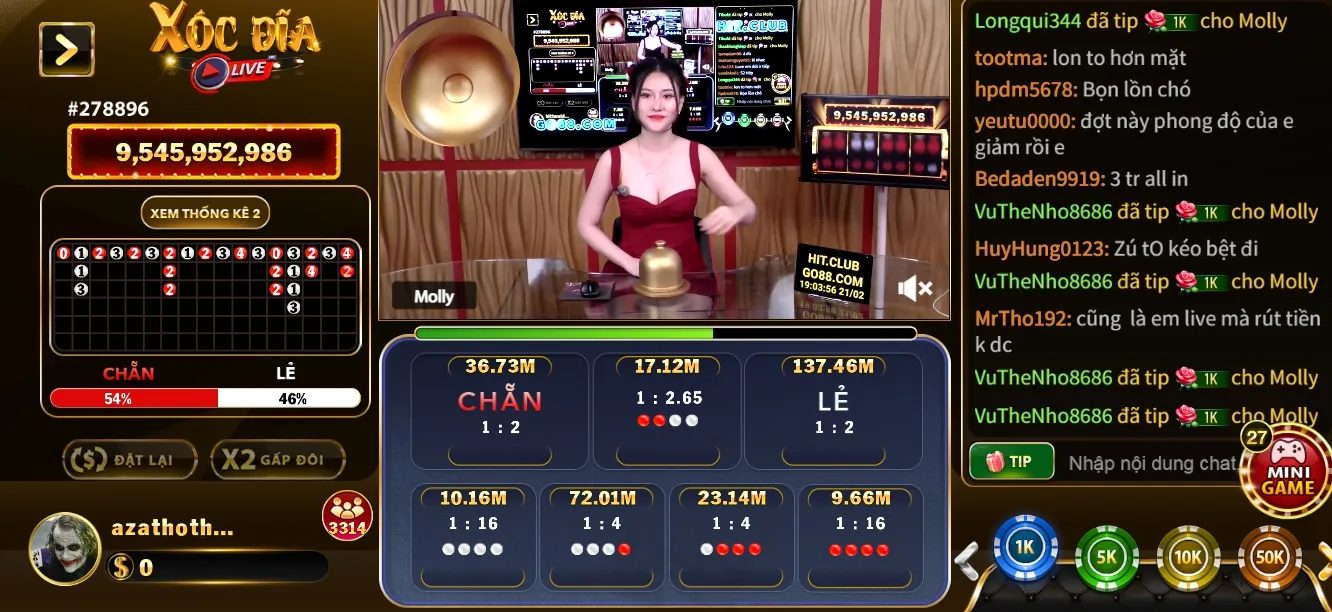Viewport: 1332px width, 612px height.
Task: Focus the chat message input field
Action: click(x=1150, y=463)
